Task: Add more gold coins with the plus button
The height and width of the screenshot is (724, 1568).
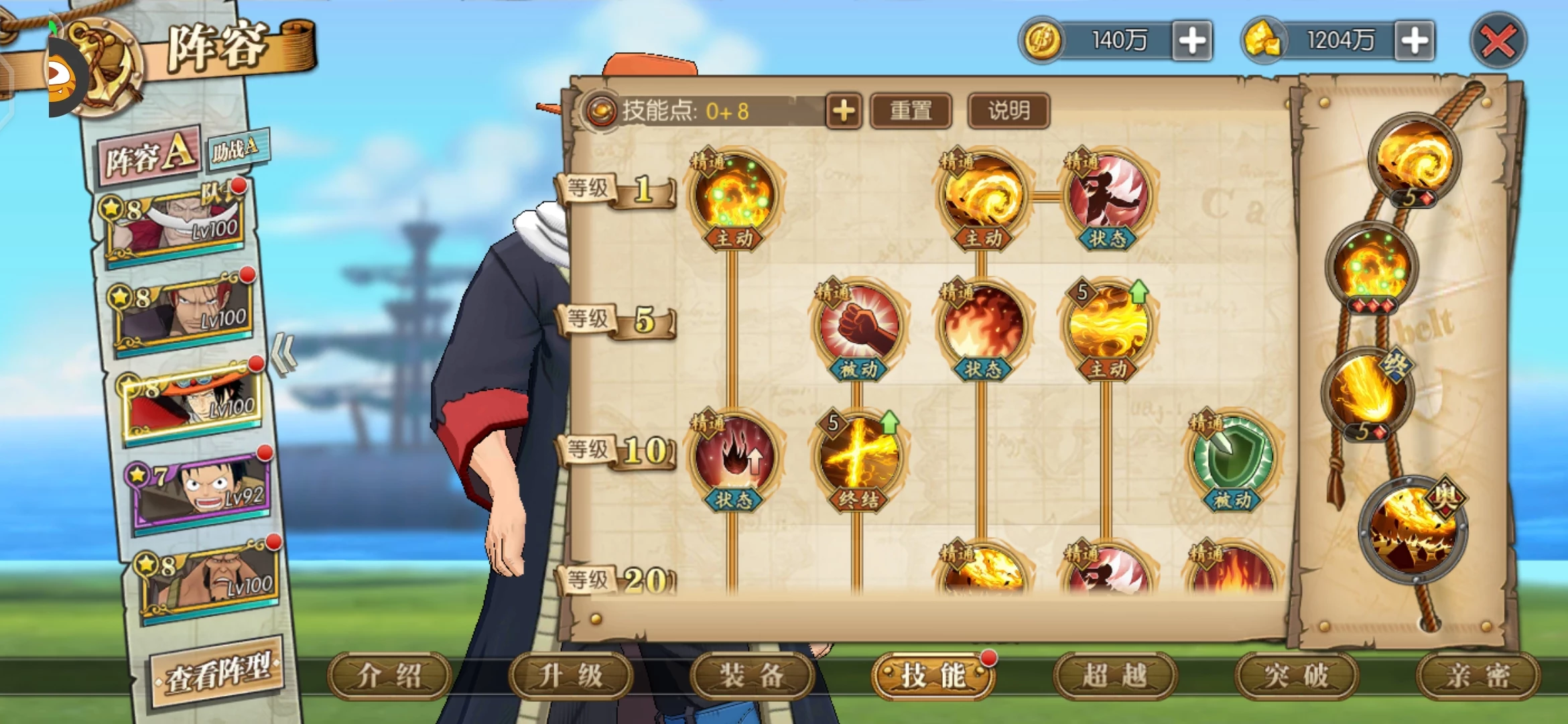Action: coord(1192,42)
